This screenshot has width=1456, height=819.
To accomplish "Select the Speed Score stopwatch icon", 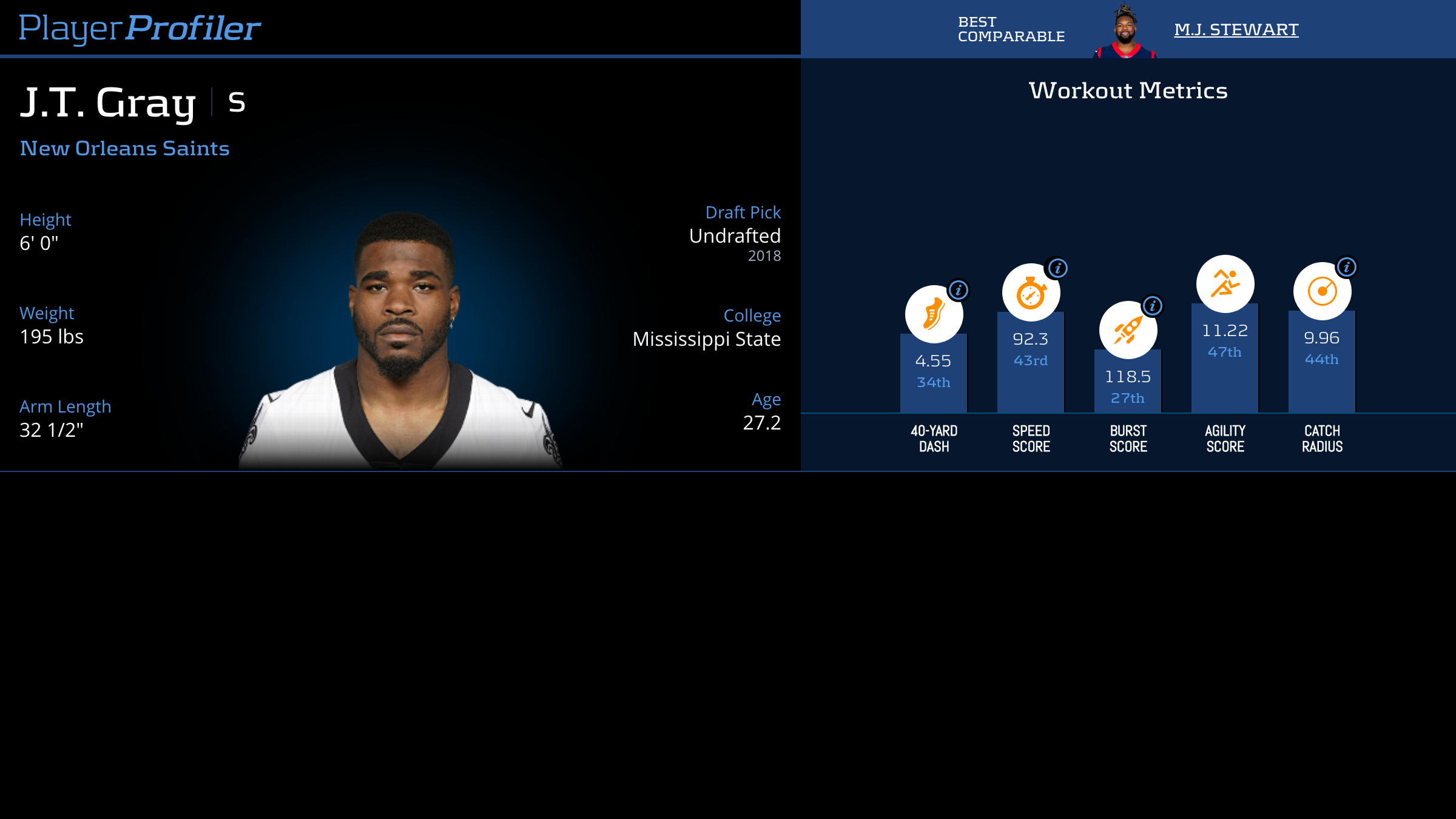I will pos(1030,293).
